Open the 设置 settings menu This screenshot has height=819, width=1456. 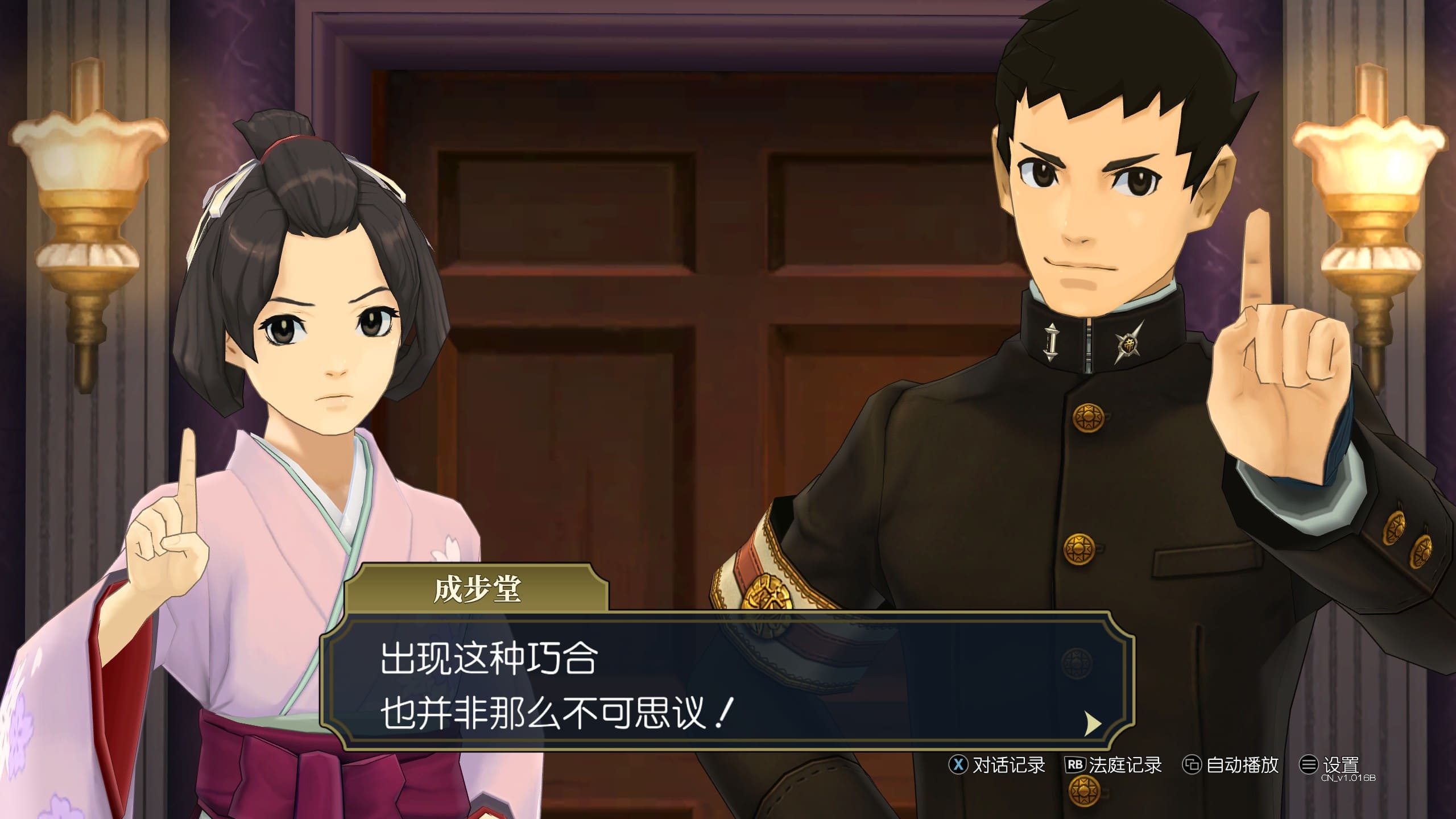tap(1330, 765)
